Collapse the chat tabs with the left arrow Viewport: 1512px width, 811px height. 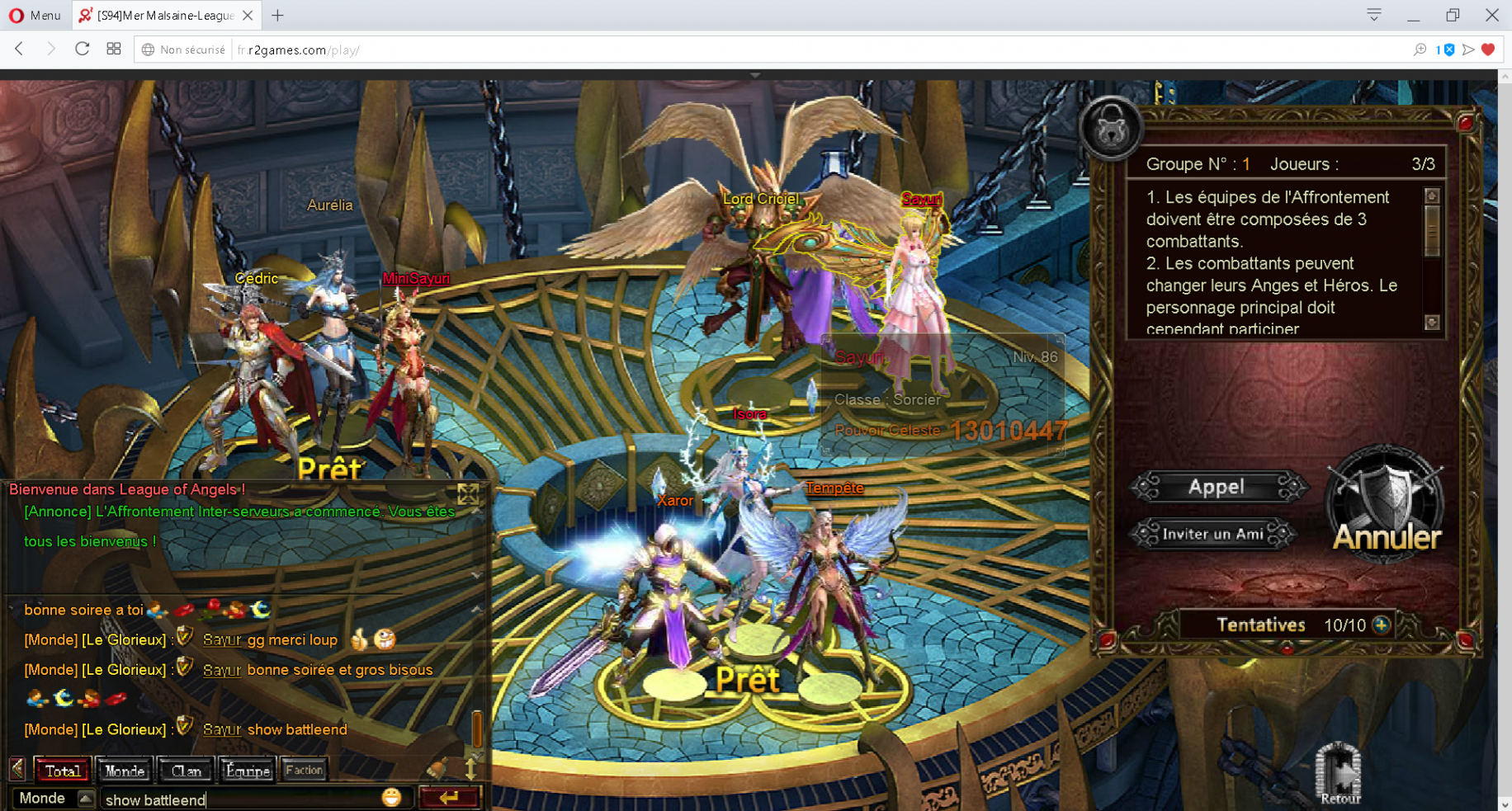[x=17, y=770]
